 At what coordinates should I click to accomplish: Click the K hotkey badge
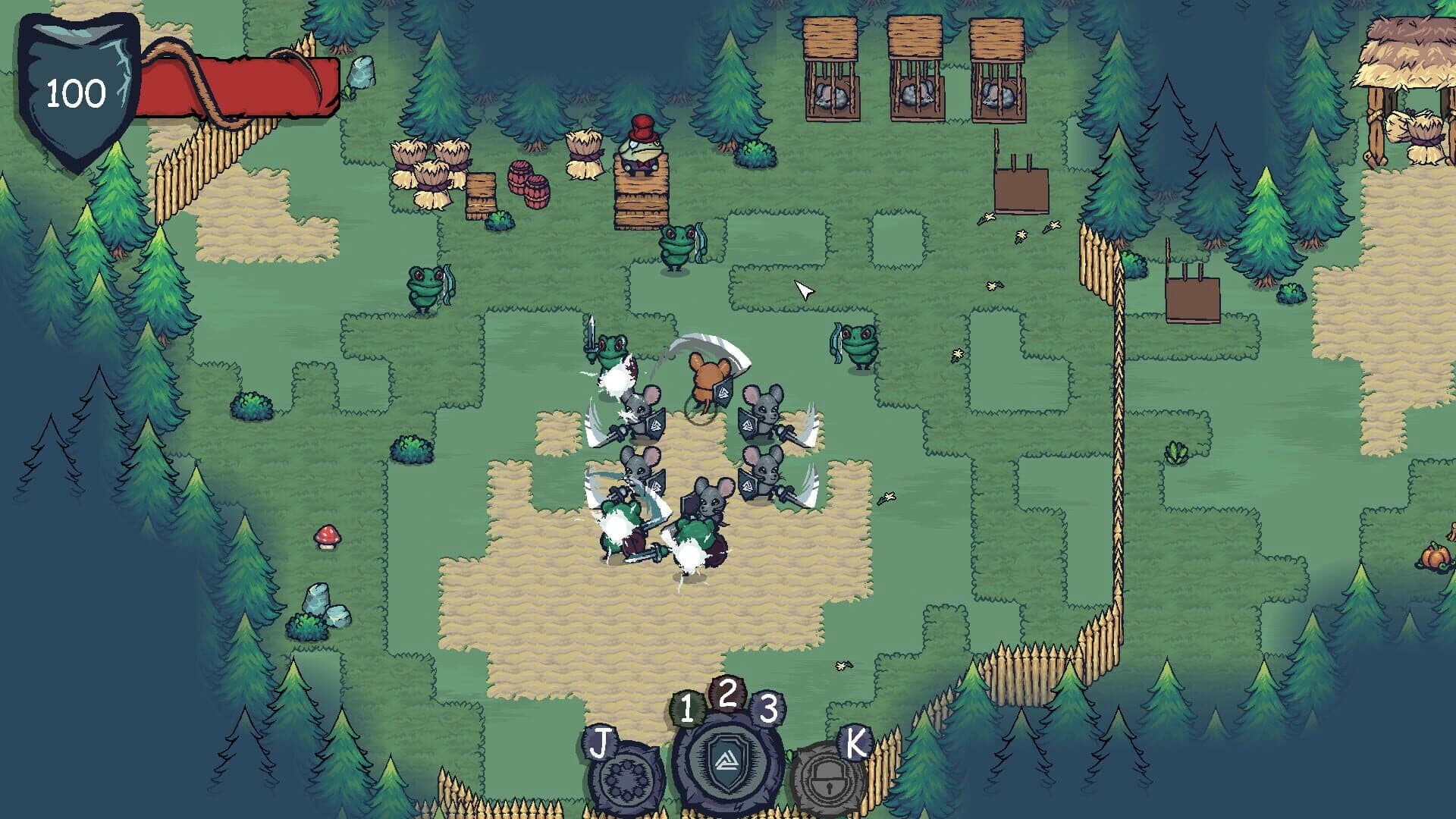pyautogui.click(x=855, y=742)
